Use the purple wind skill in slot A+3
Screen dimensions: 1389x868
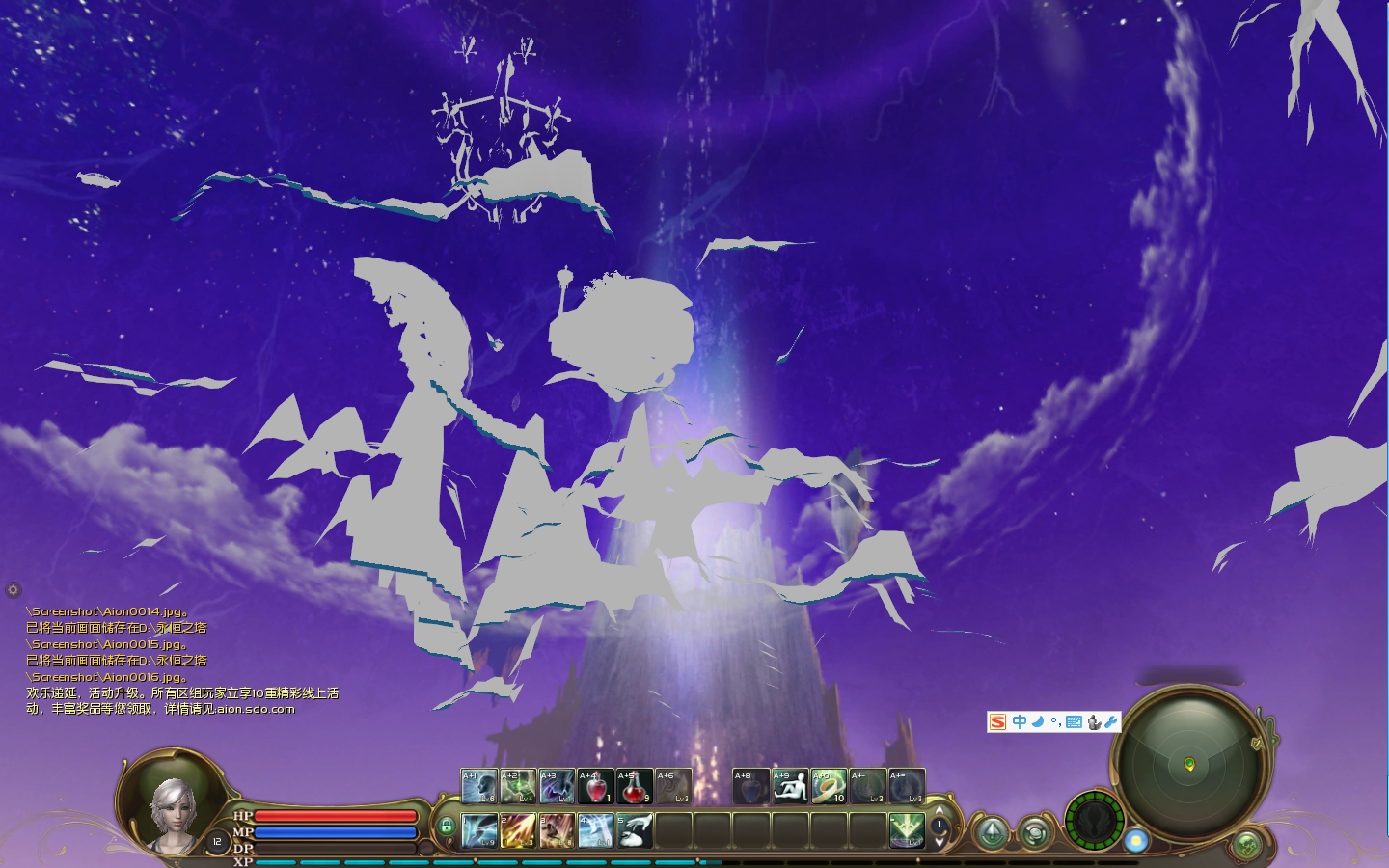(x=557, y=787)
